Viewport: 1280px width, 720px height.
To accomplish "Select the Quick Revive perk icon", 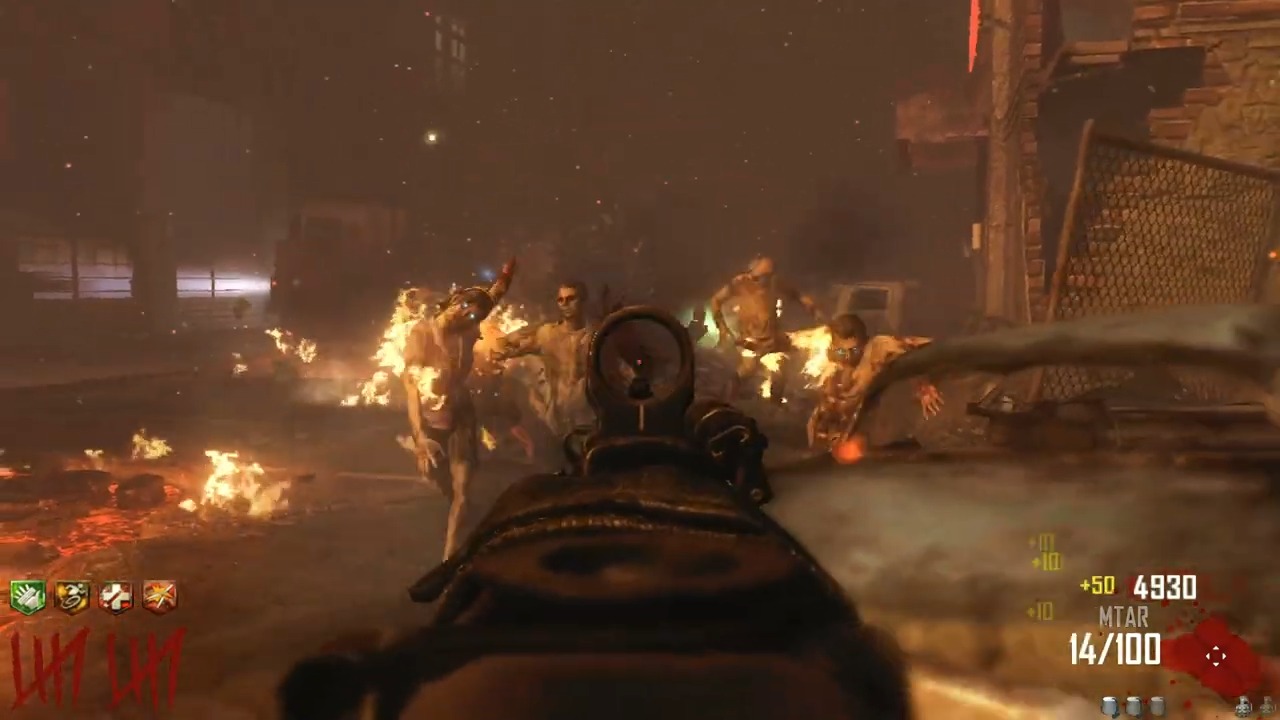I will [x=116, y=595].
